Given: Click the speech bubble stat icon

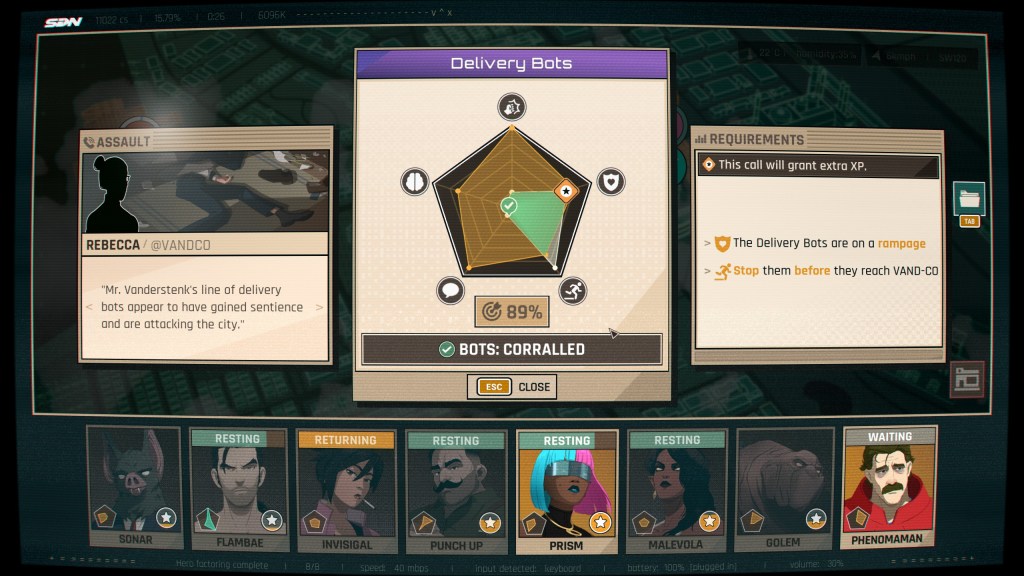Looking at the screenshot, I should tap(451, 291).
